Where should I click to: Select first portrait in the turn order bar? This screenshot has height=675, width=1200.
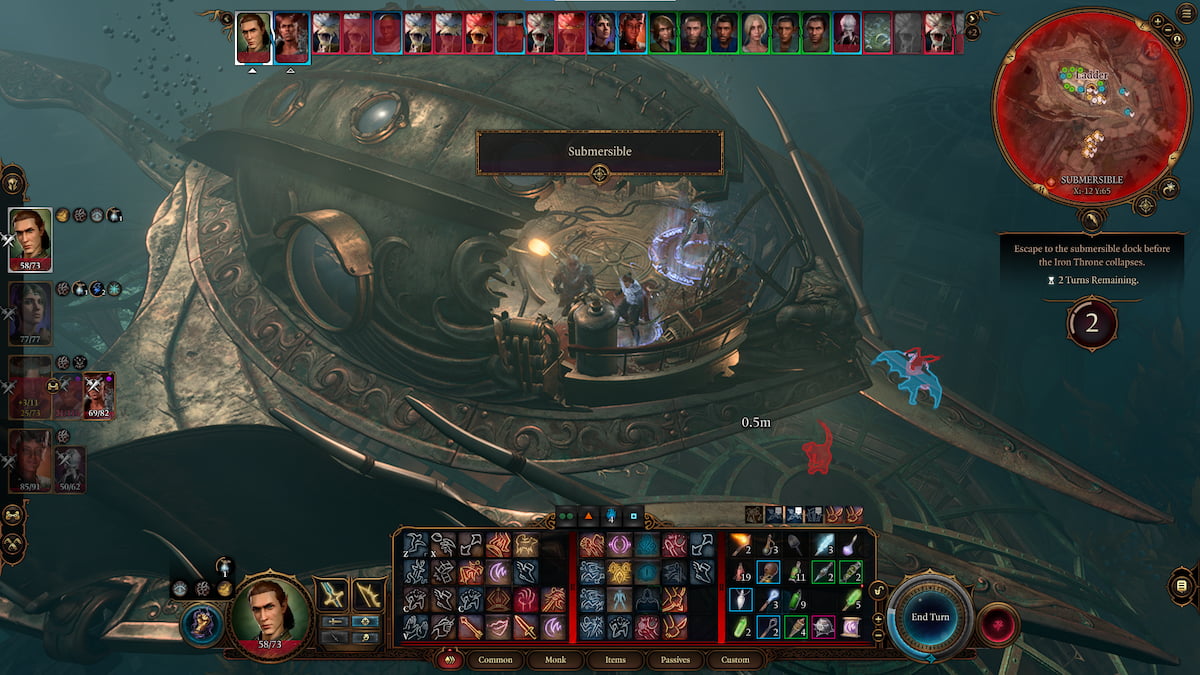click(x=254, y=37)
